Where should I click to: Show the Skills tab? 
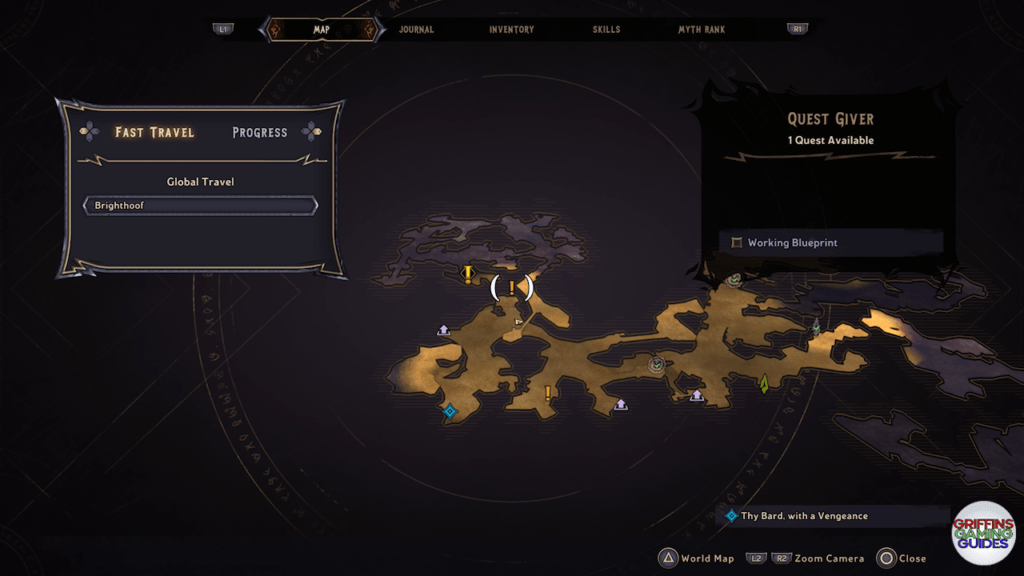(607, 30)
